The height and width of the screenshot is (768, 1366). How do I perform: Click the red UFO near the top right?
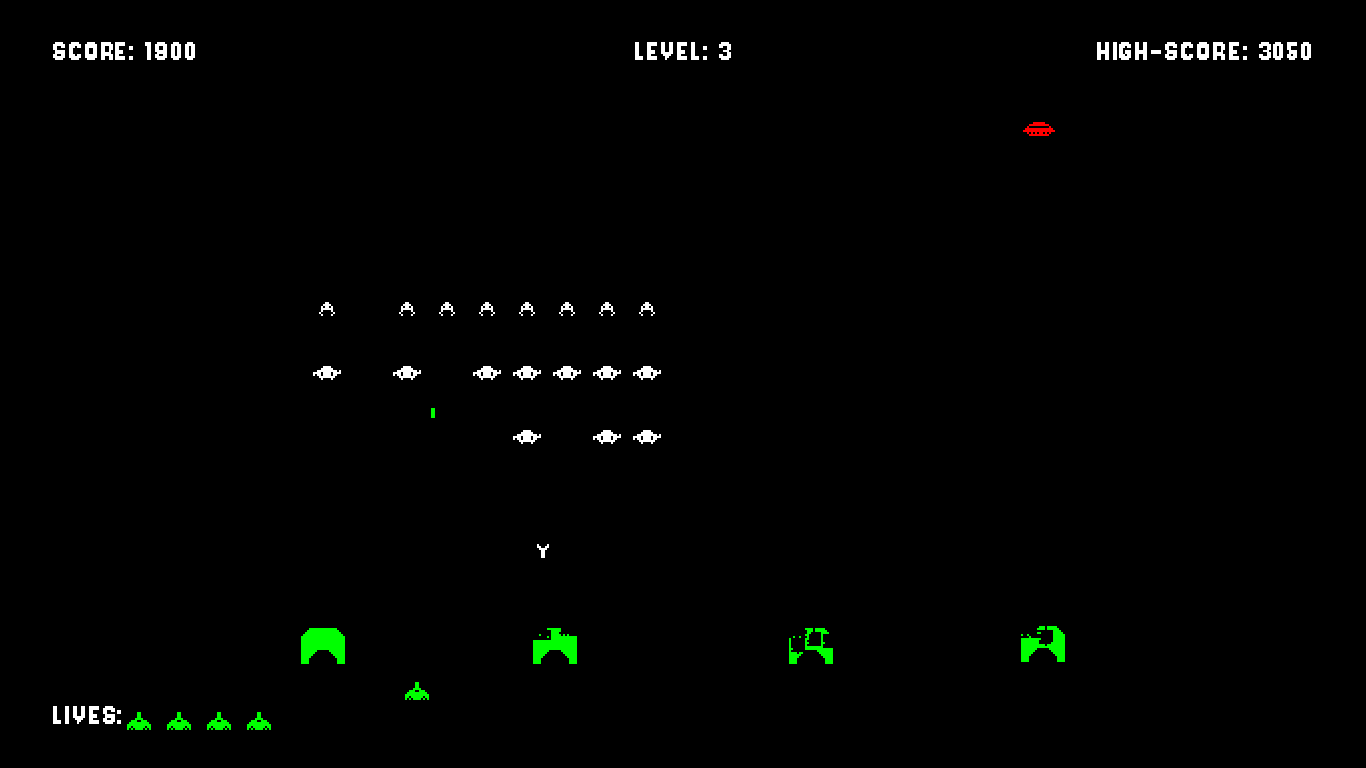coord(1039,128)
